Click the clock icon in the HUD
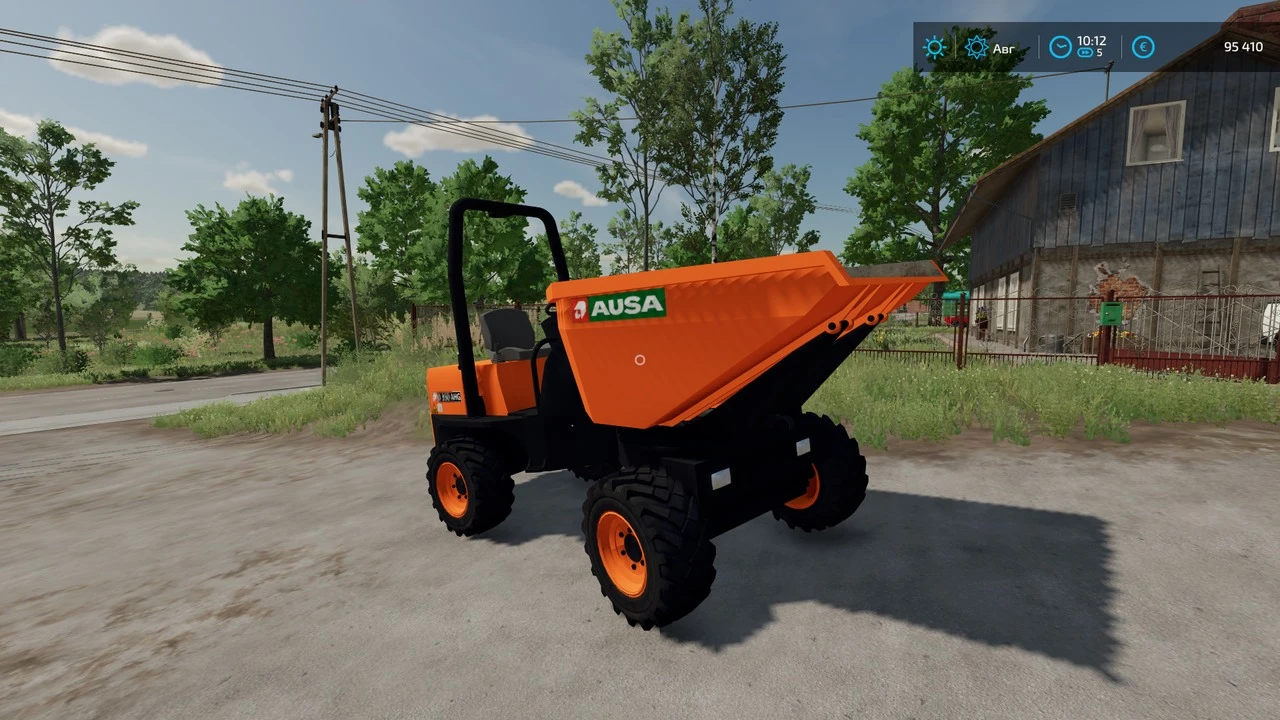Screen dimensions: 1280x720 click(1059, 47)
